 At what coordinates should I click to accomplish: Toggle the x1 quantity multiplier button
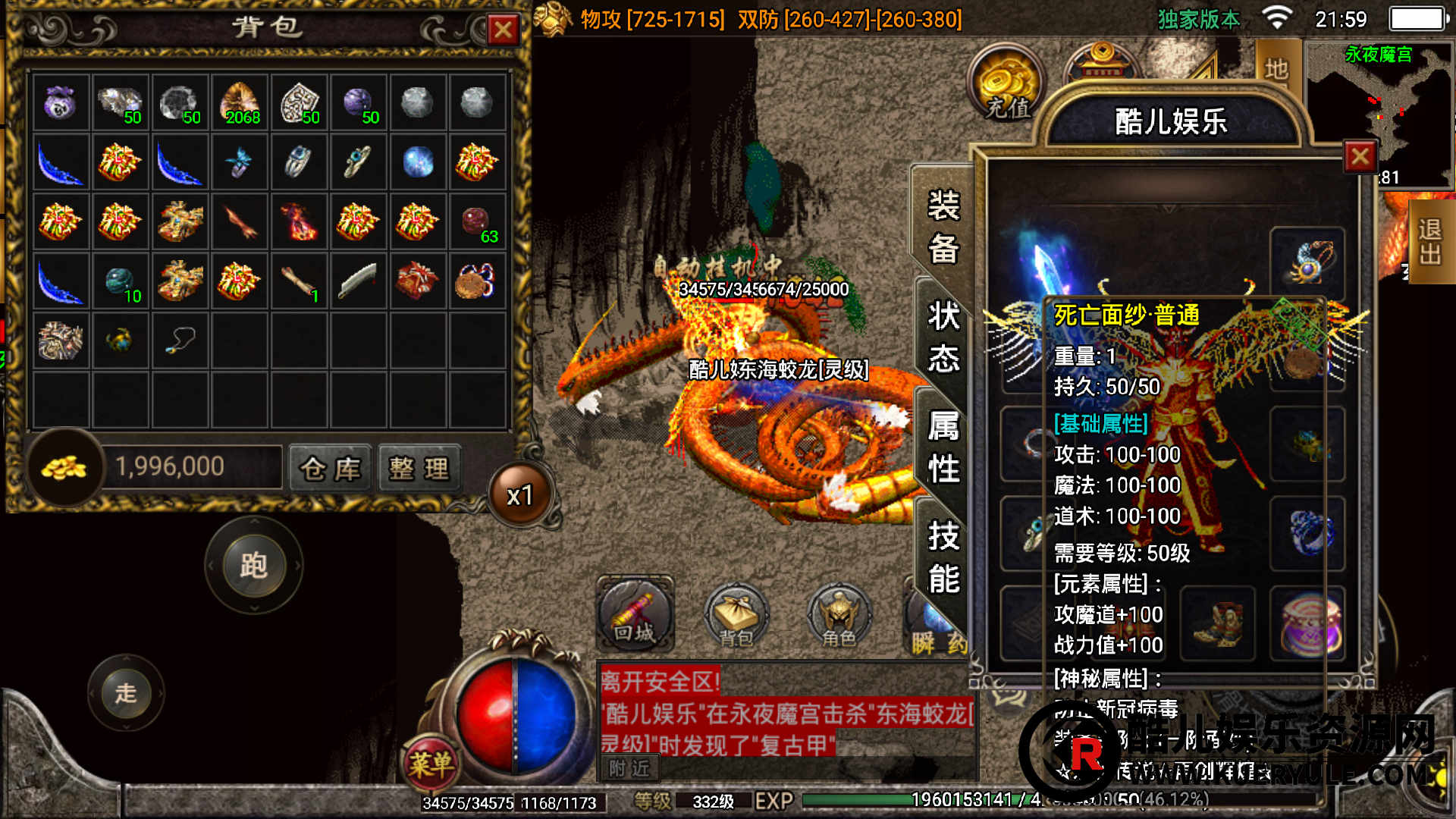(520, 496)
